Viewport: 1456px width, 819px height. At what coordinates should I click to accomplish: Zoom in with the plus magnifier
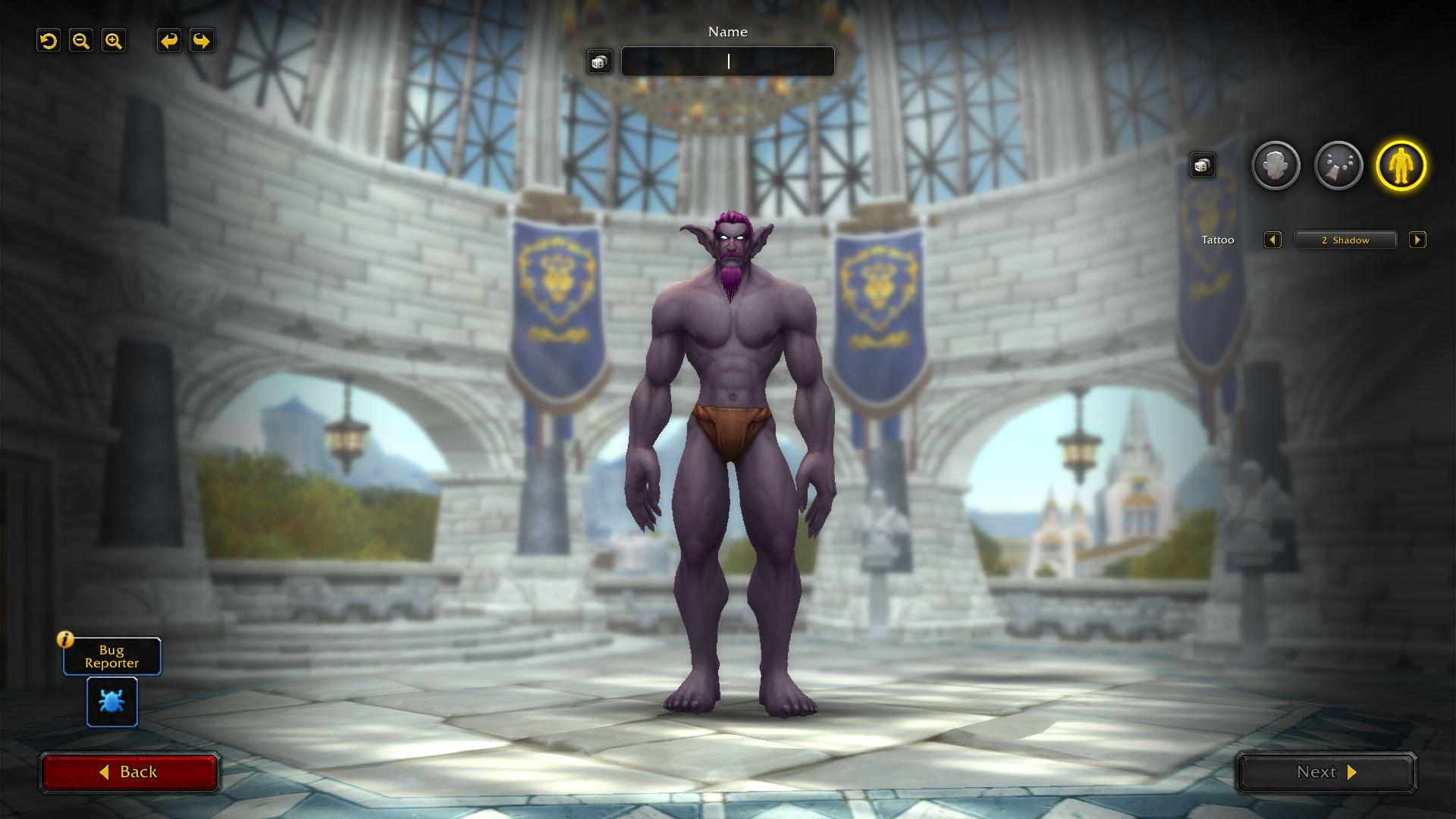click(x=114, y=41)
